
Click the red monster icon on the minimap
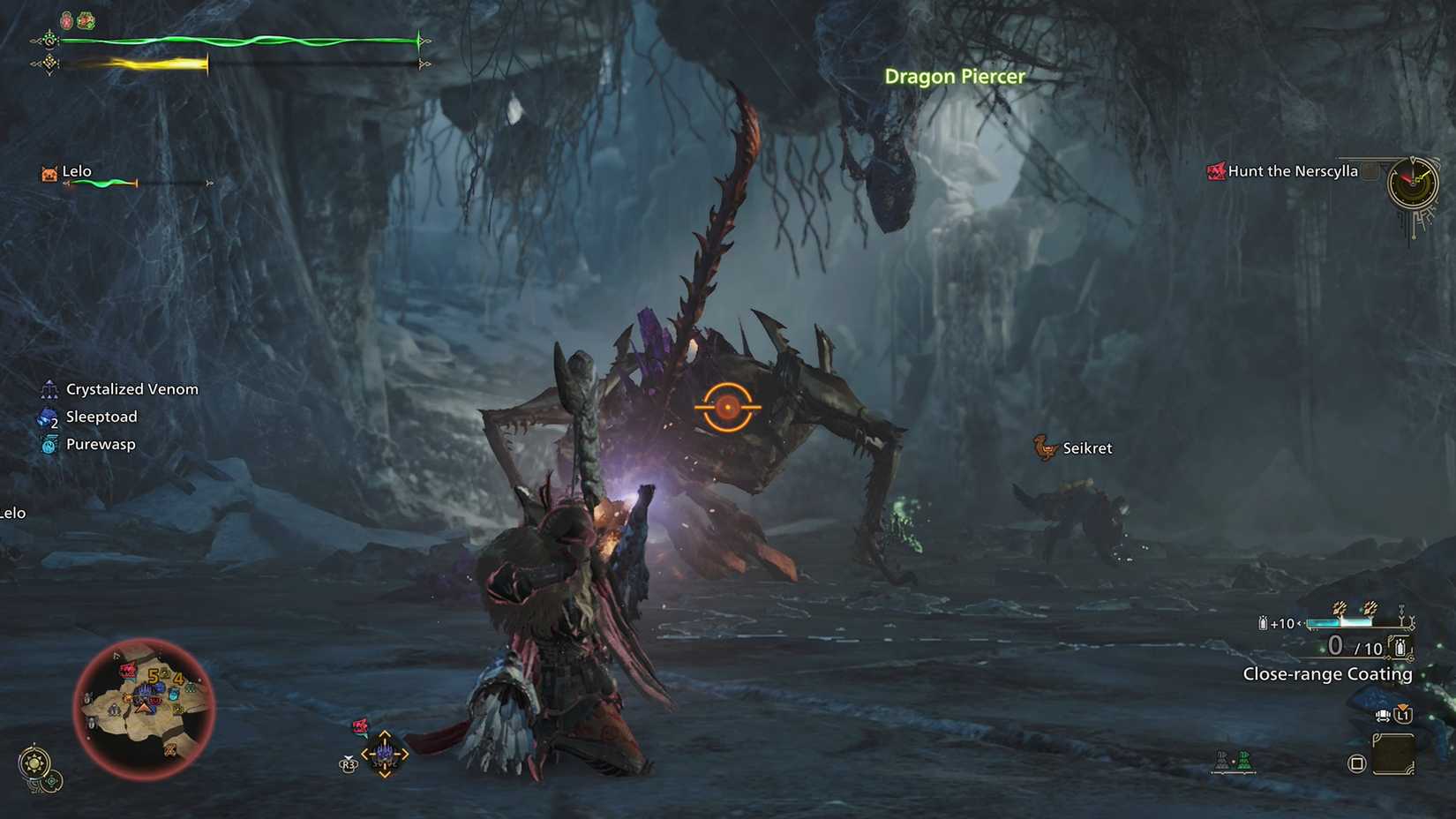pyautogui.click(x=129, y=671)
